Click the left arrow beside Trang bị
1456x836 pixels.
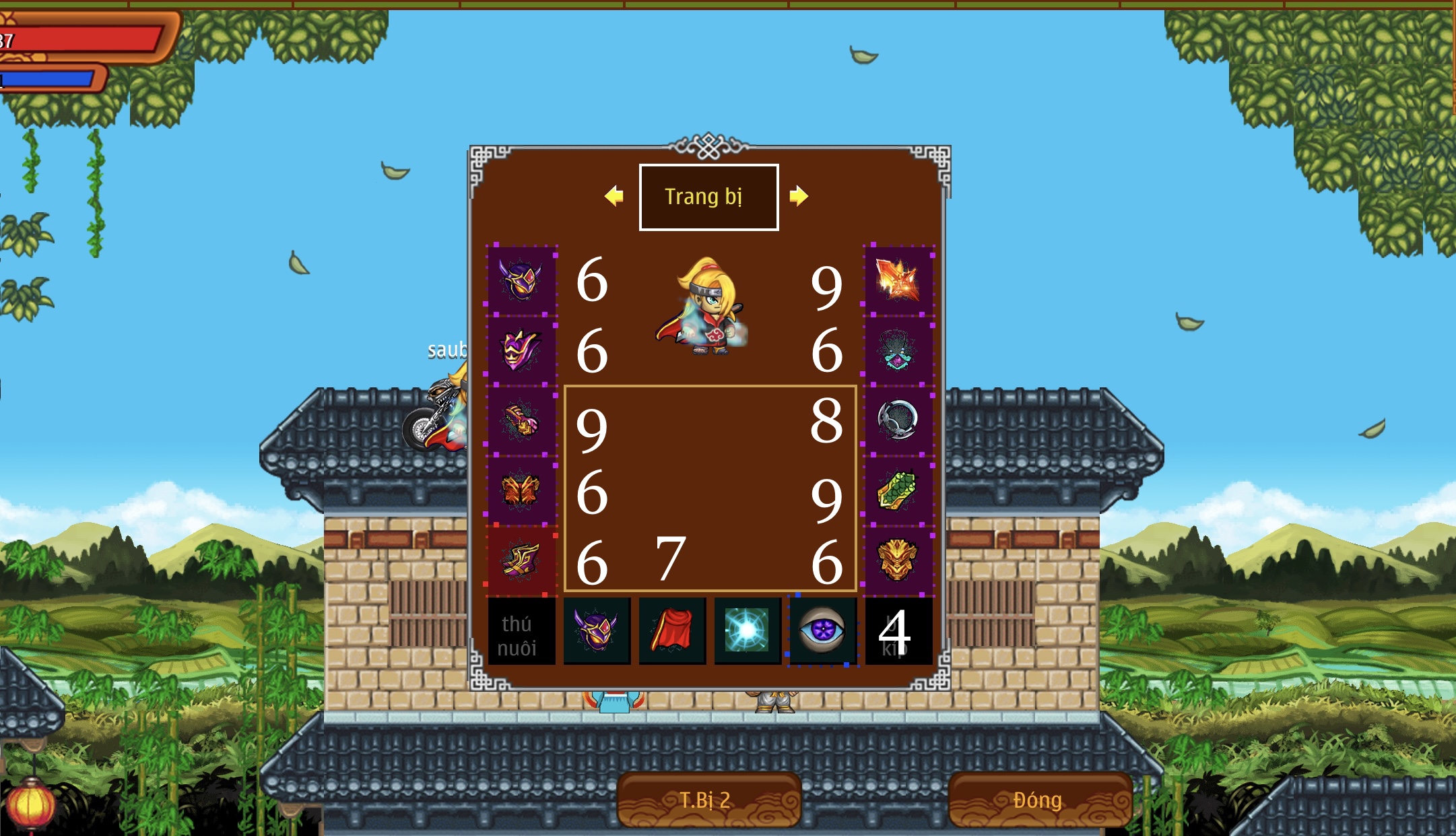(613, 196)
